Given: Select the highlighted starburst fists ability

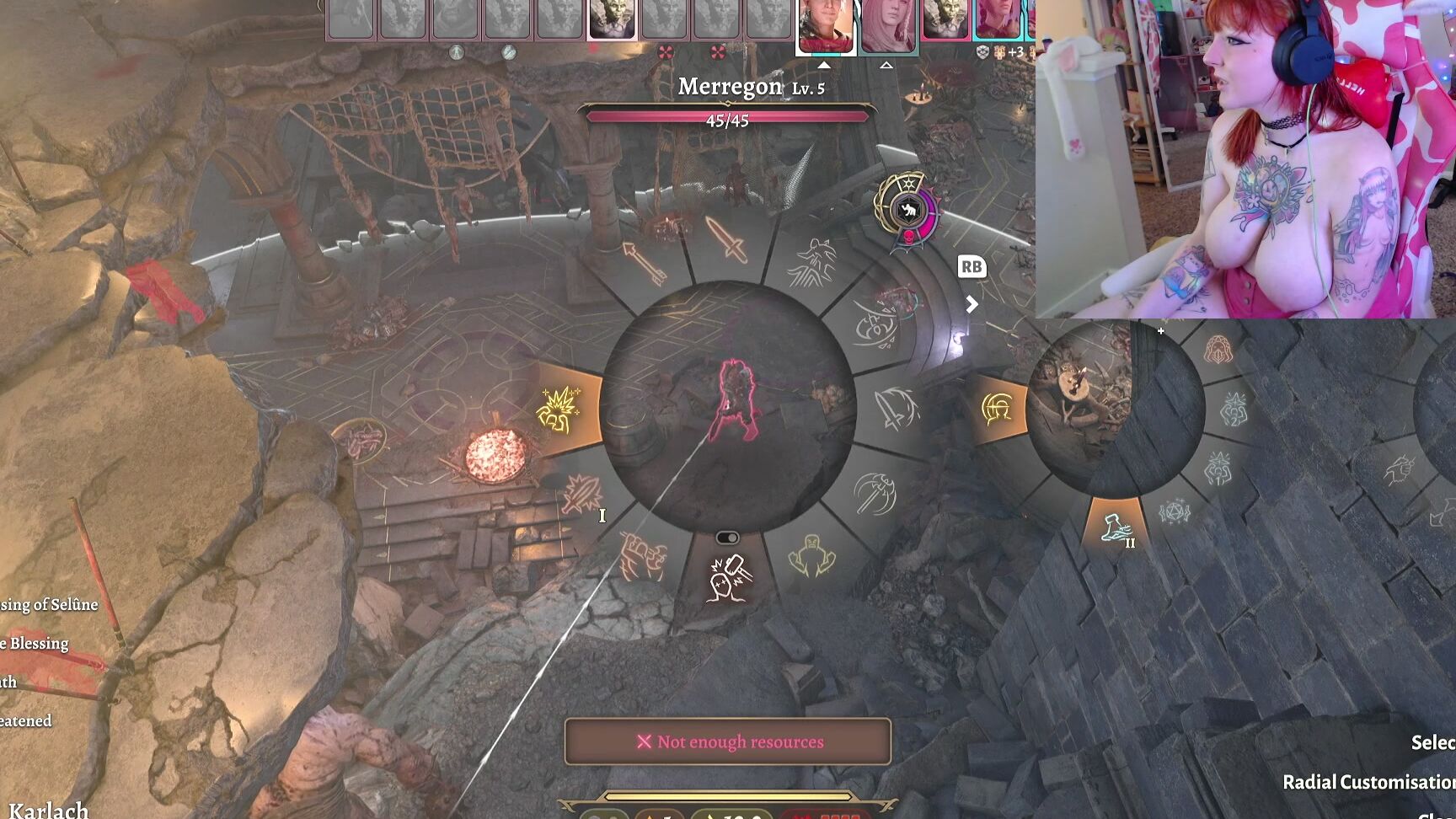Looking at the screenshot, I should (559, 409).
